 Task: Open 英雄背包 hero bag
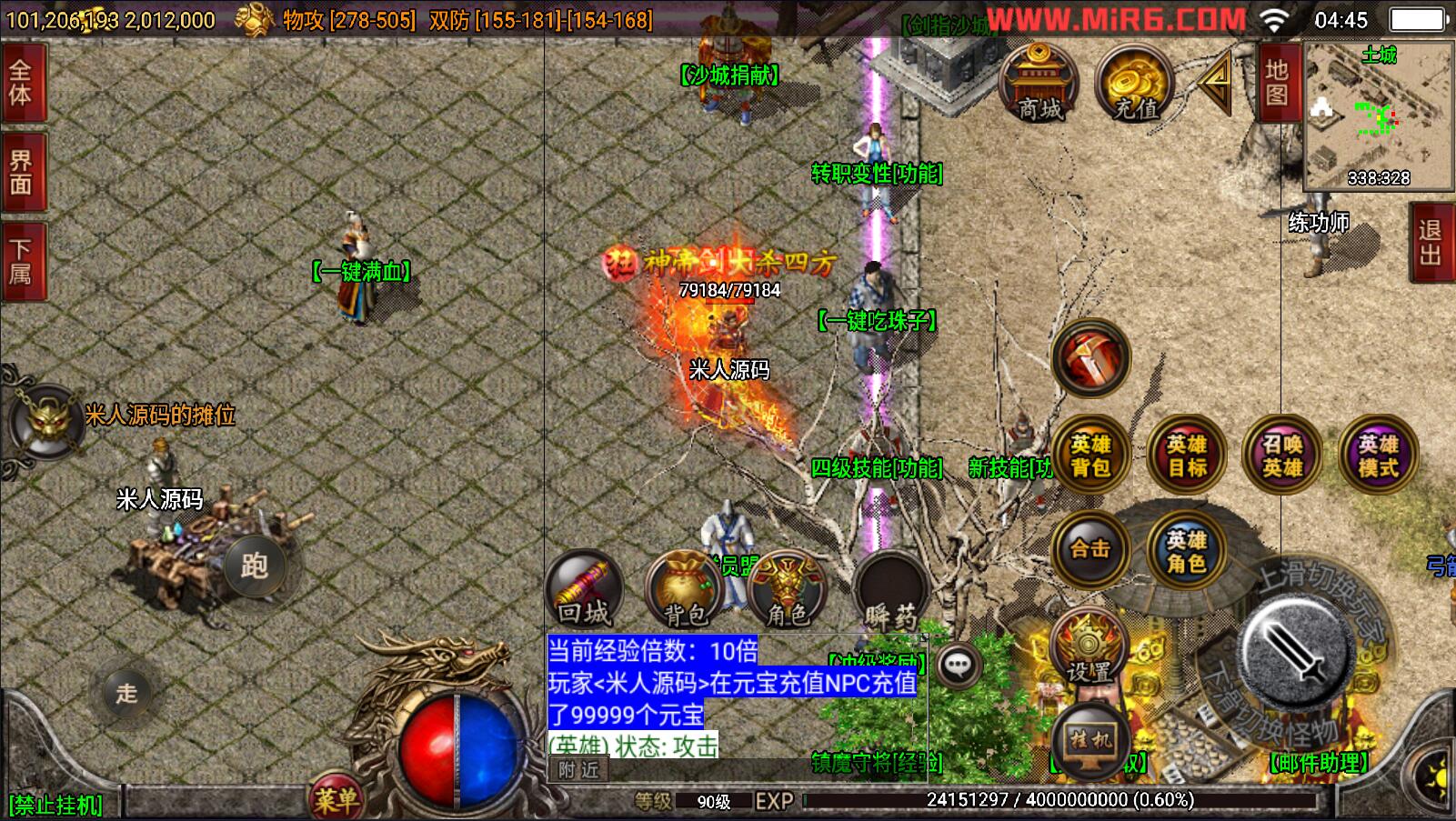1090,455
